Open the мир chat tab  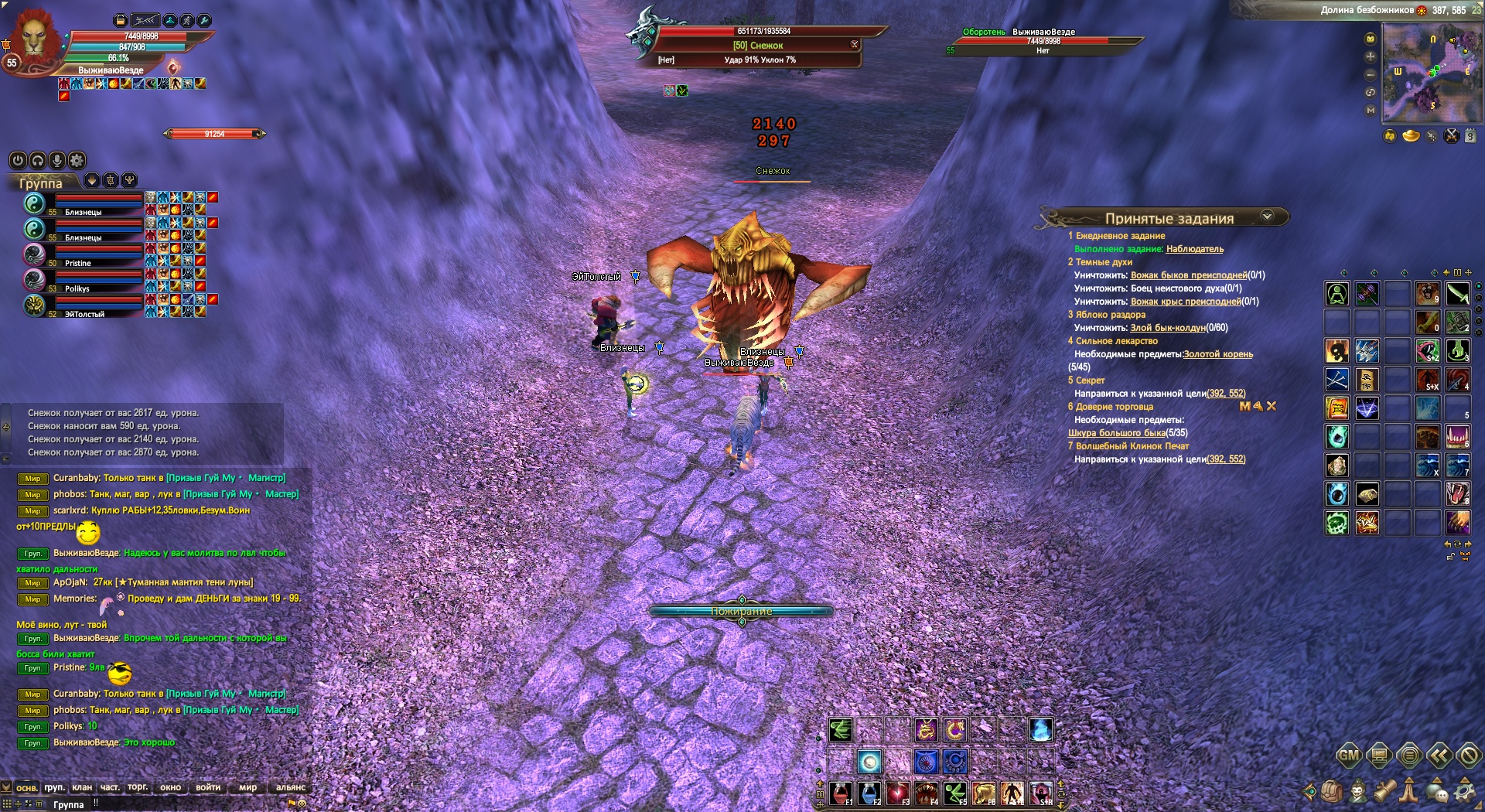247,787
